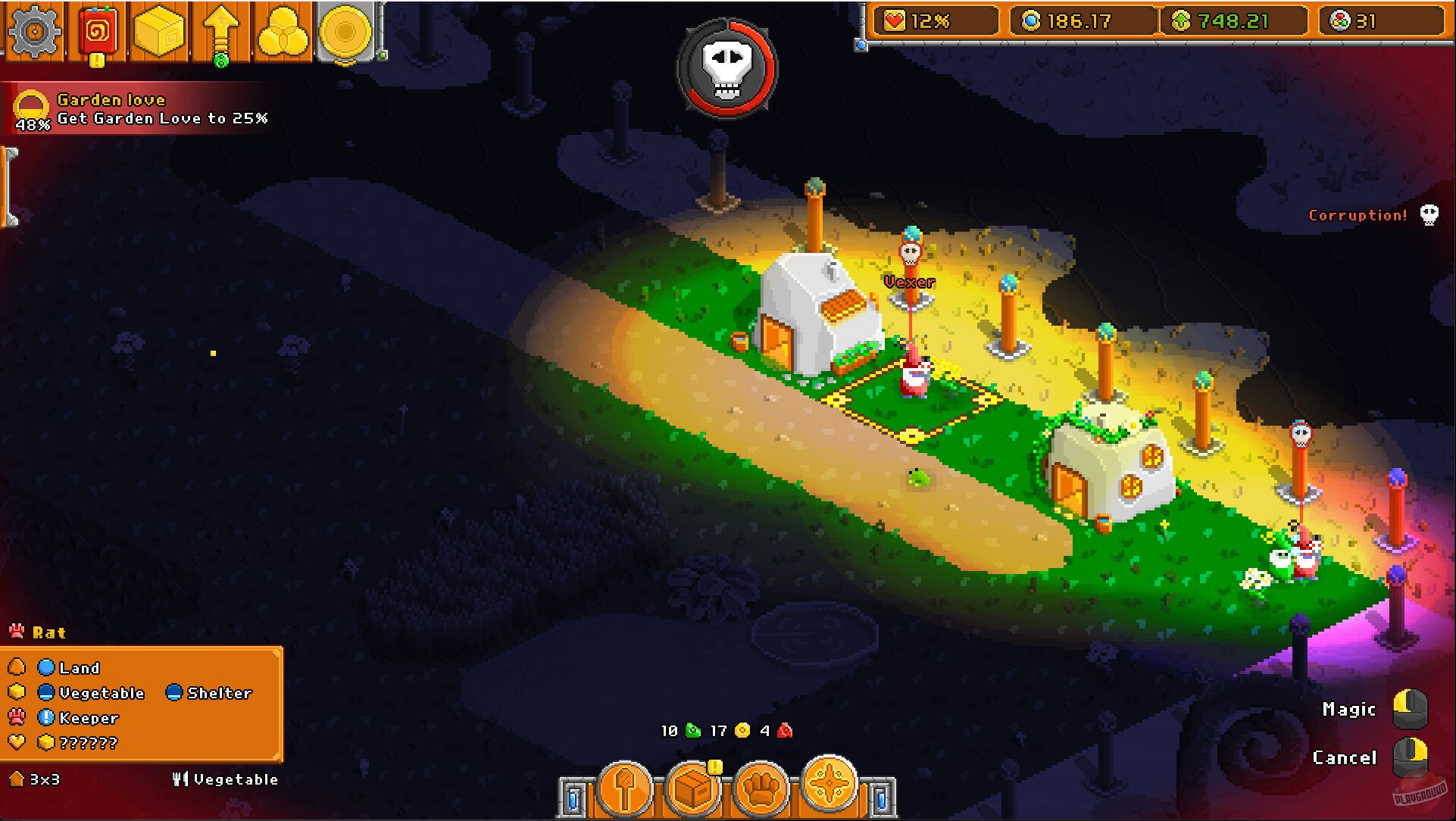
Task: Click the corruption progress ring
Action: point(726,70)
